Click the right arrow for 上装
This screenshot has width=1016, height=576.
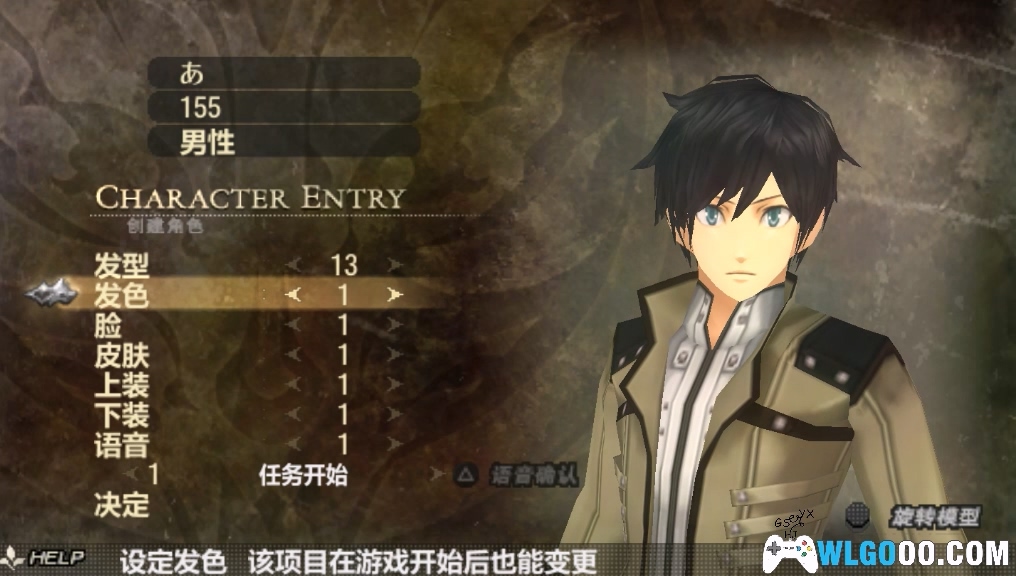tap(396, 385)
